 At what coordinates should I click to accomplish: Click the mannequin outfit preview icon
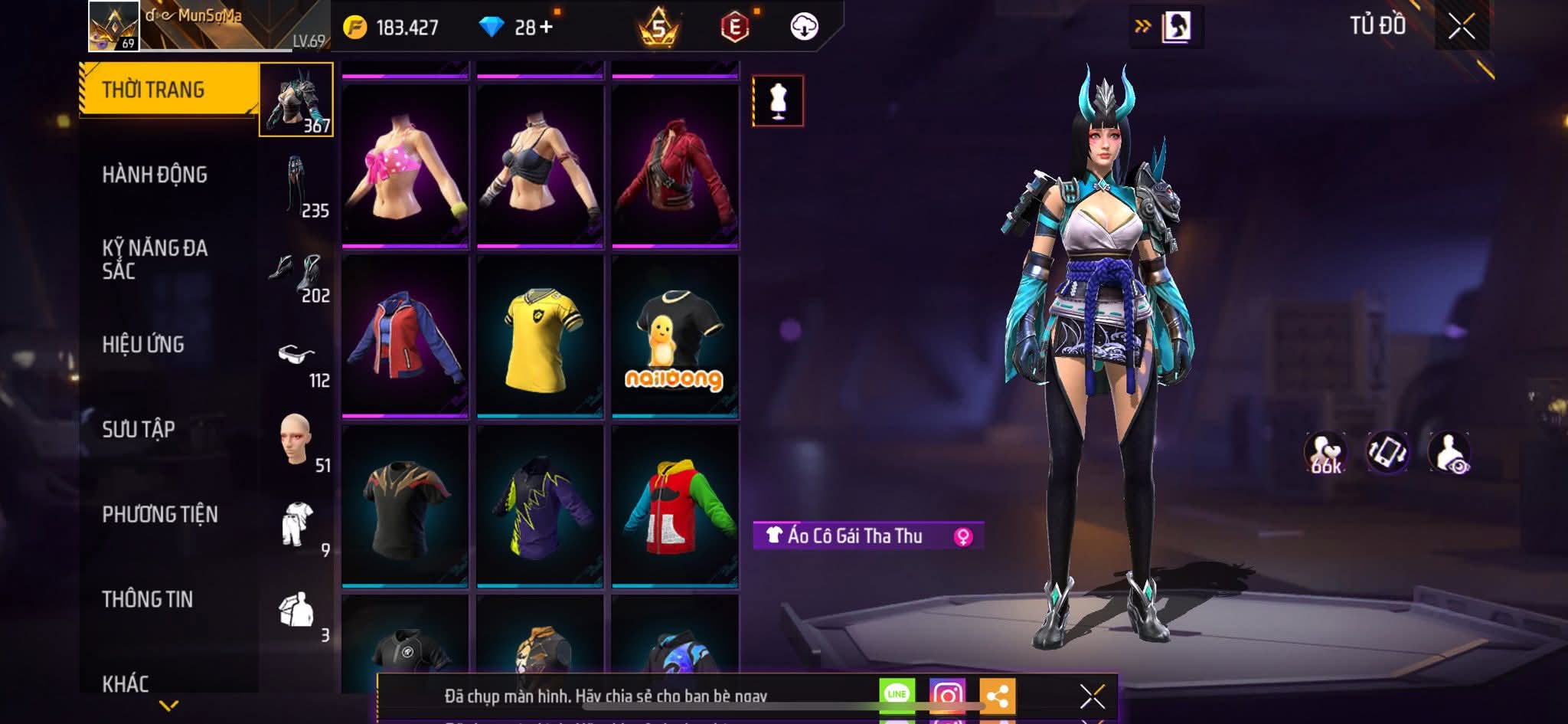[x=778, y=101]
